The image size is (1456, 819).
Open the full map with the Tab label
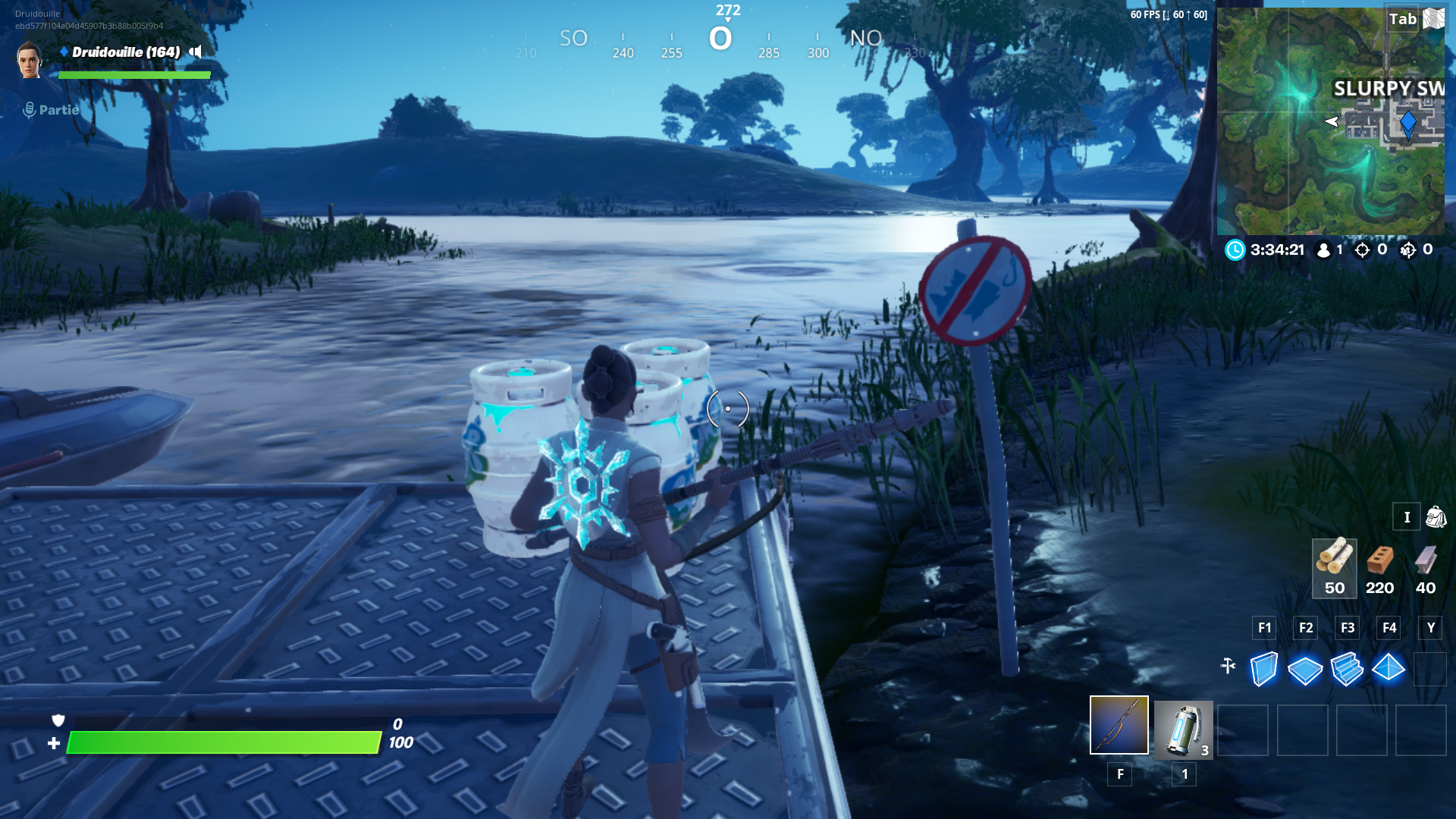(1404, 20)
